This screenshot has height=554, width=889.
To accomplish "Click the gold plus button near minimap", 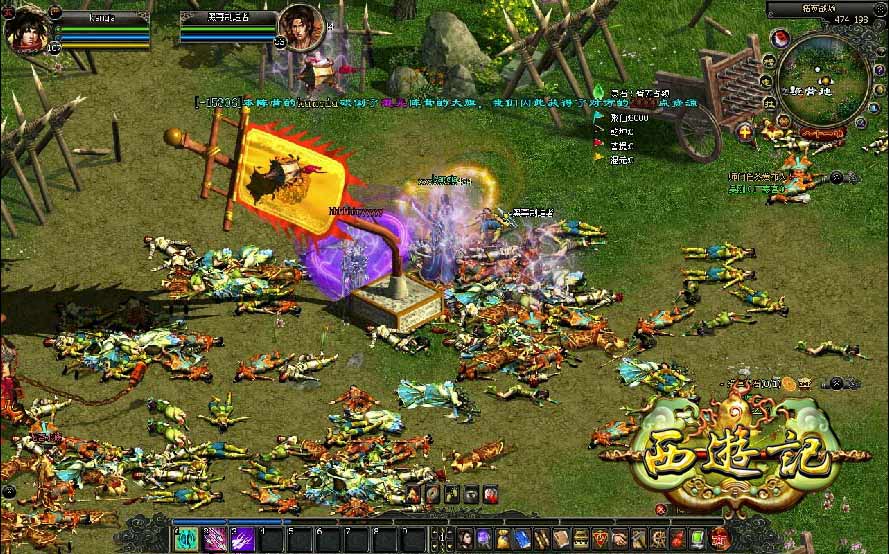I will (746, 131).
